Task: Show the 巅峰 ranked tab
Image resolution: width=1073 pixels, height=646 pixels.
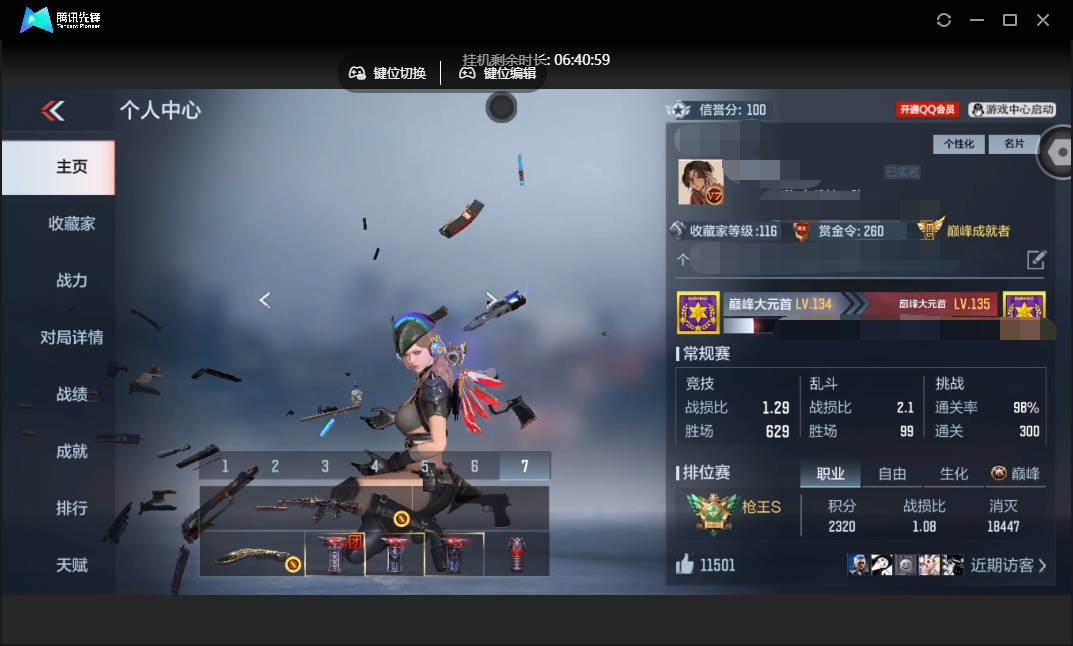Action: point(1015,474)
